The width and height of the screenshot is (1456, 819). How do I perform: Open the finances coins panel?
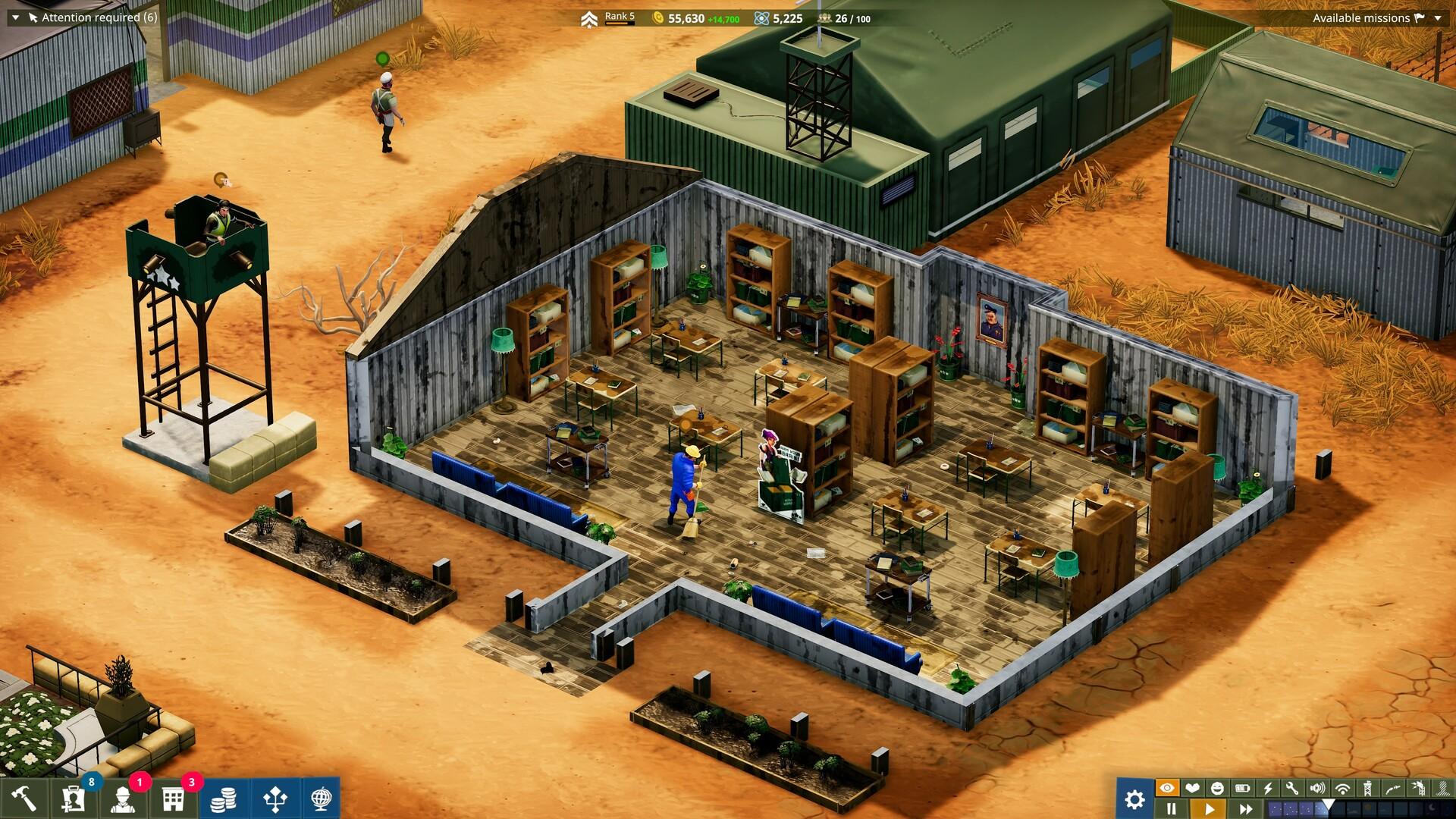223,801
